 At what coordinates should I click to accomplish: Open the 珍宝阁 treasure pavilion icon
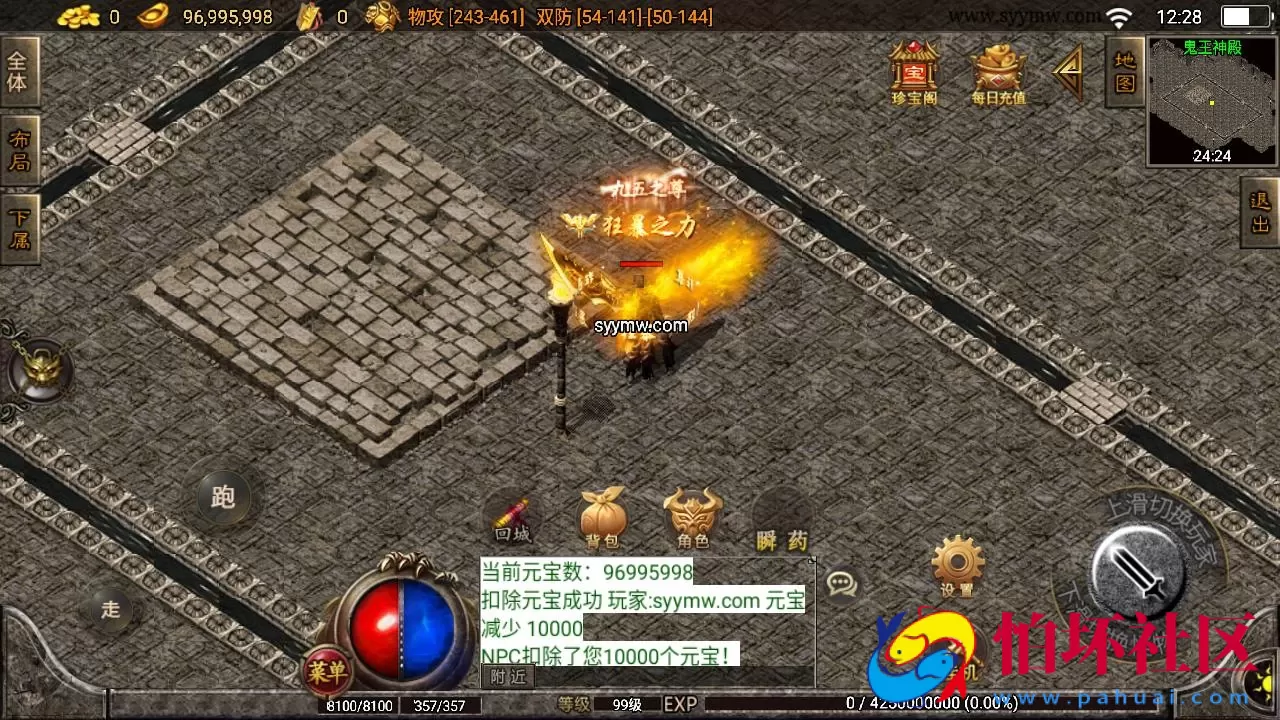[913, 70]
